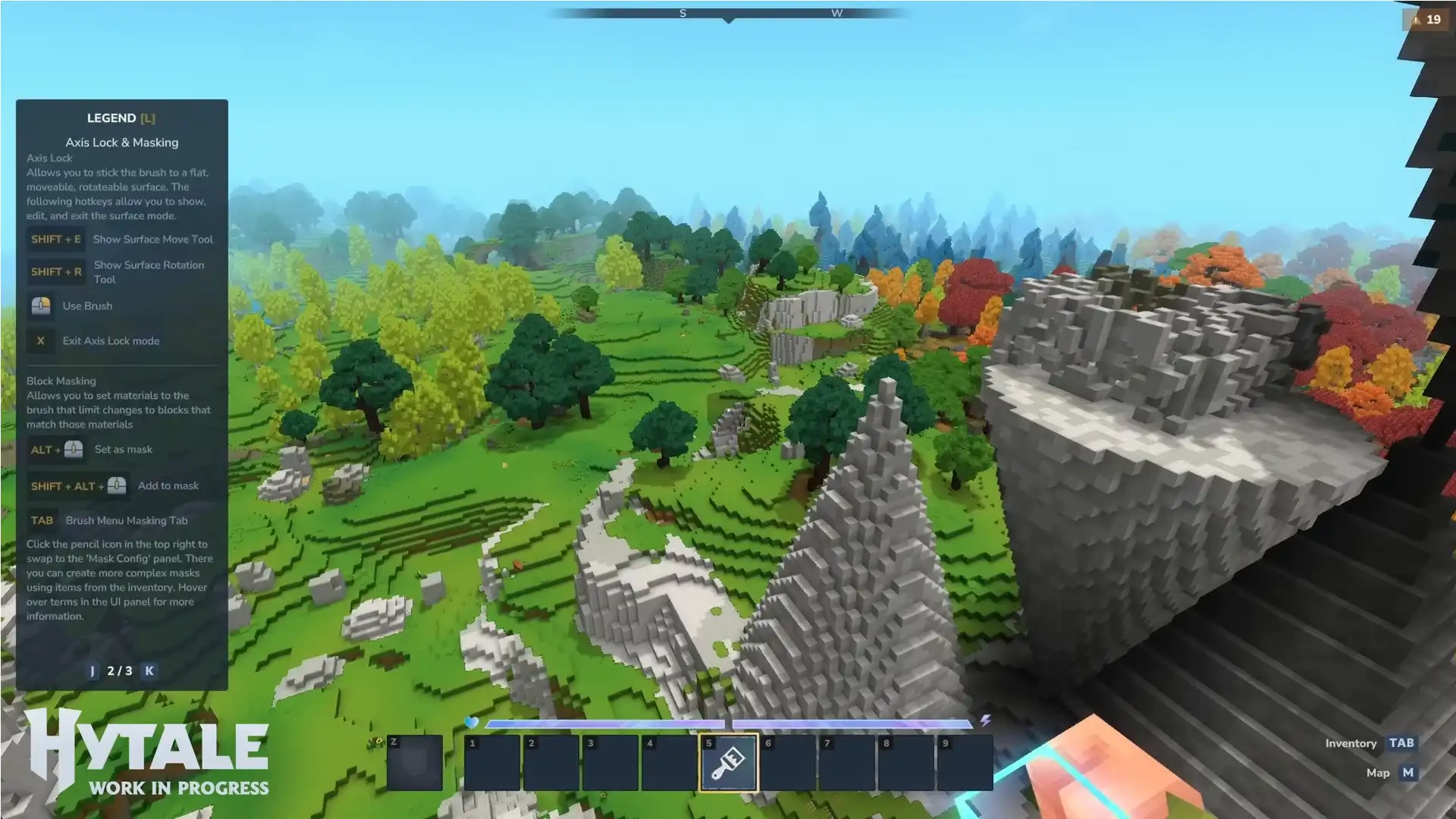This screenshot has height=819, width=1456.
Task: Click the Axis Lock & Masking title
Action: 121,142
